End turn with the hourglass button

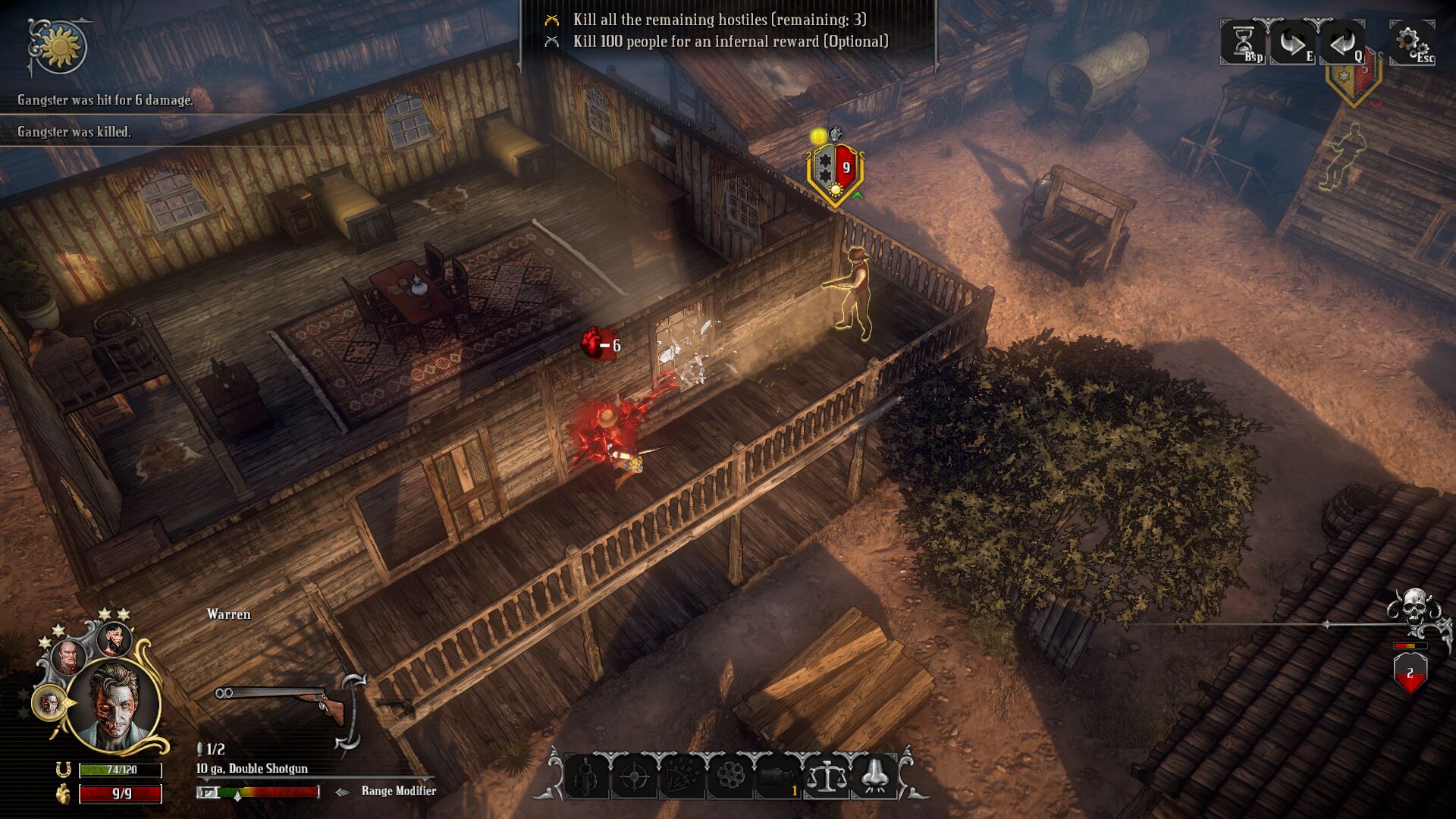click(x=1242, y=42)
